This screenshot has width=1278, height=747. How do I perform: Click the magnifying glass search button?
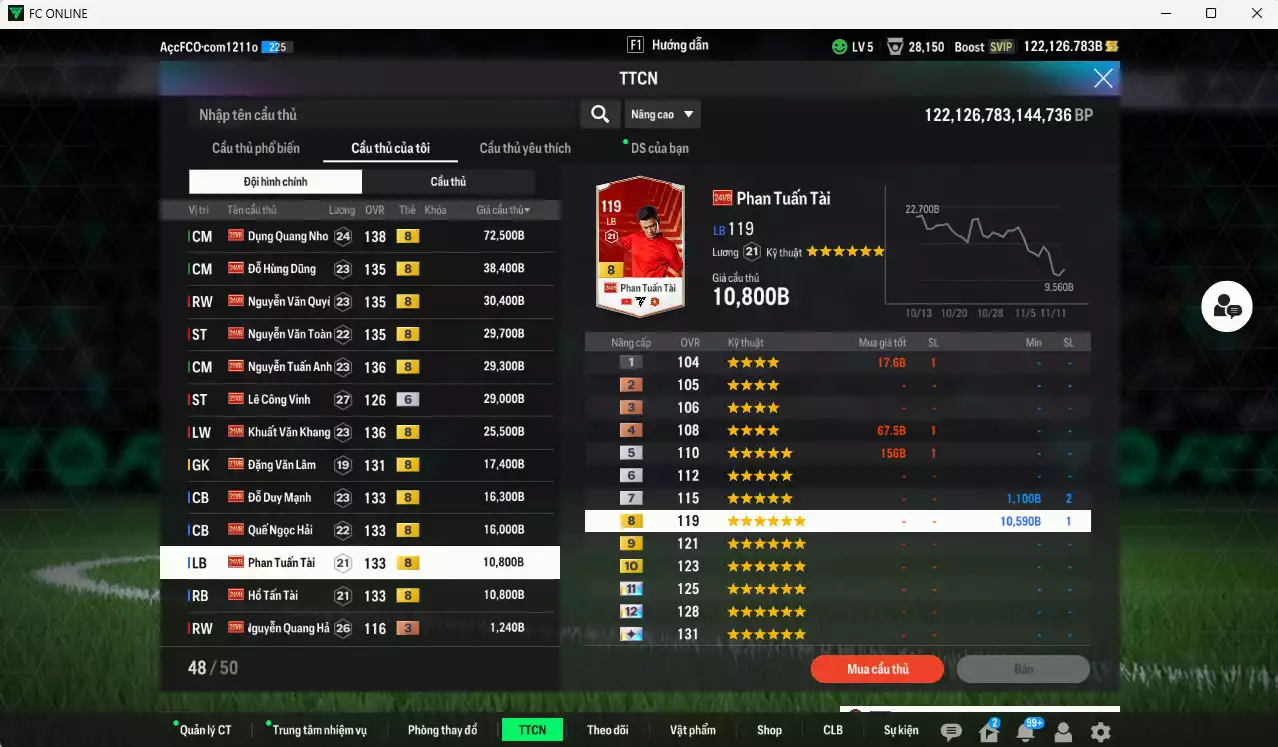(600, 114)
